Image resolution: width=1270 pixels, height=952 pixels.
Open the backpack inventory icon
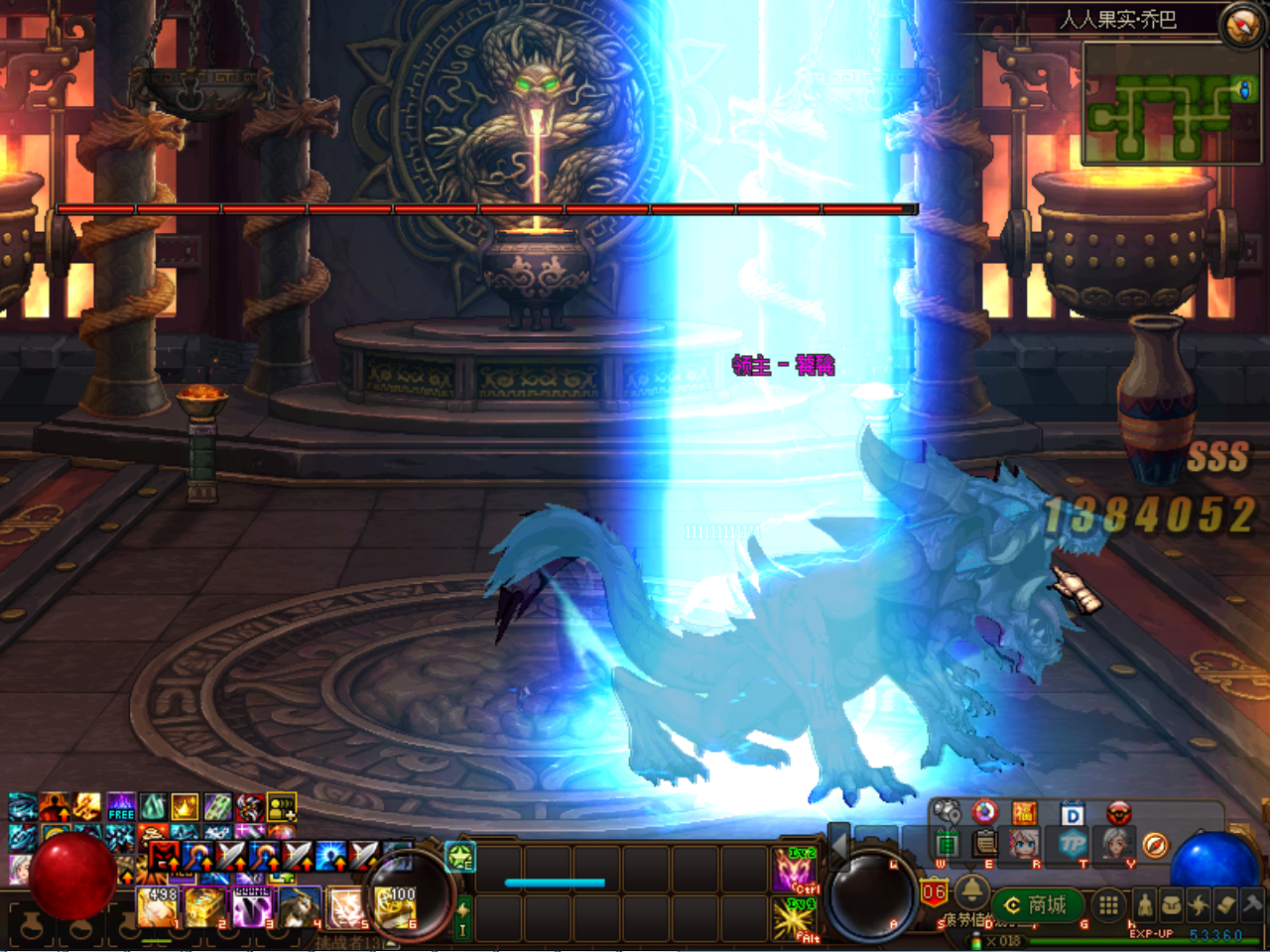(1174, 905)
